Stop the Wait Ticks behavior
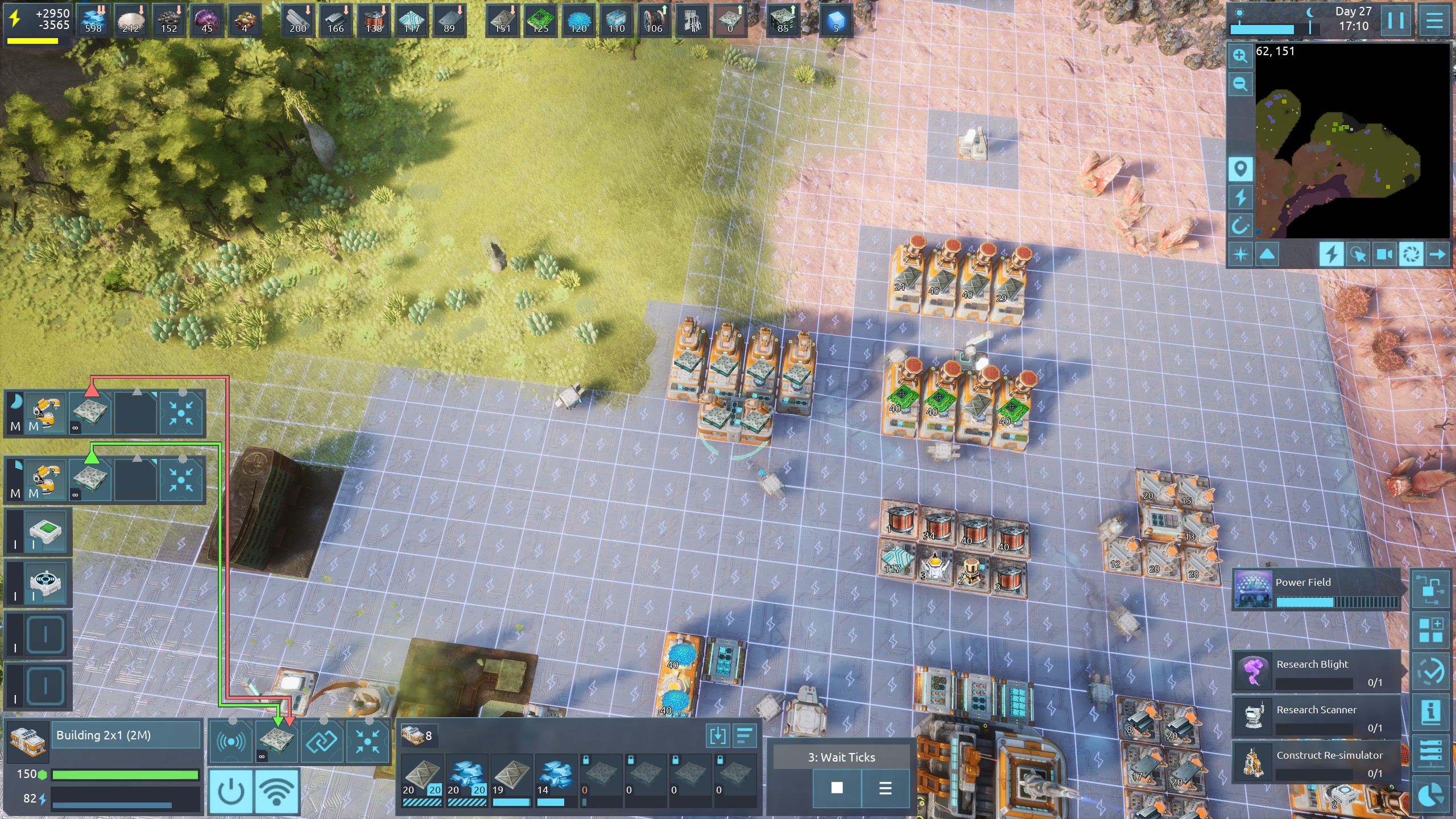1456x819 pixels. tap(837, 788)
